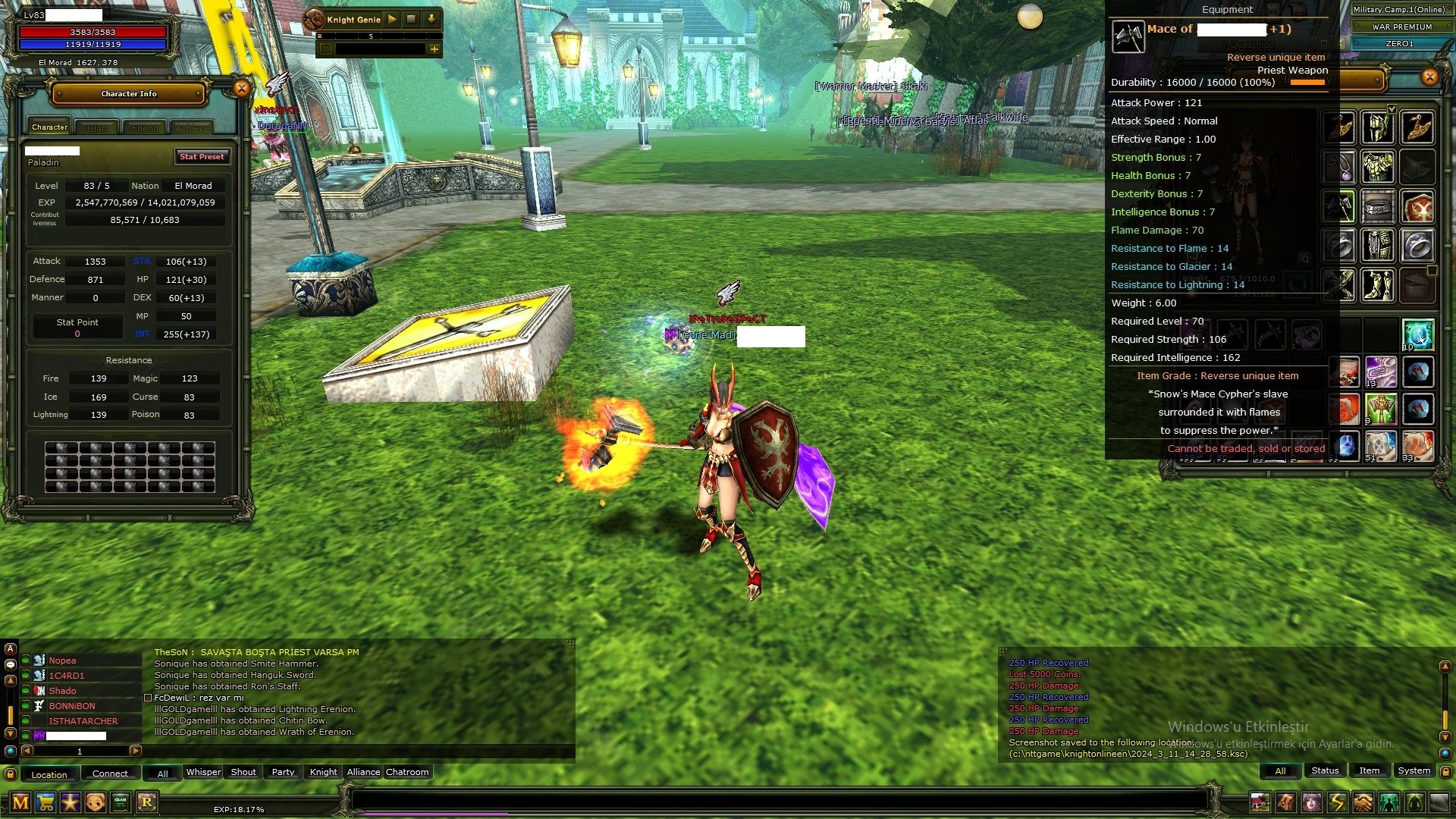
Task: Click the purple star premium icon
Action: point(70,802)
